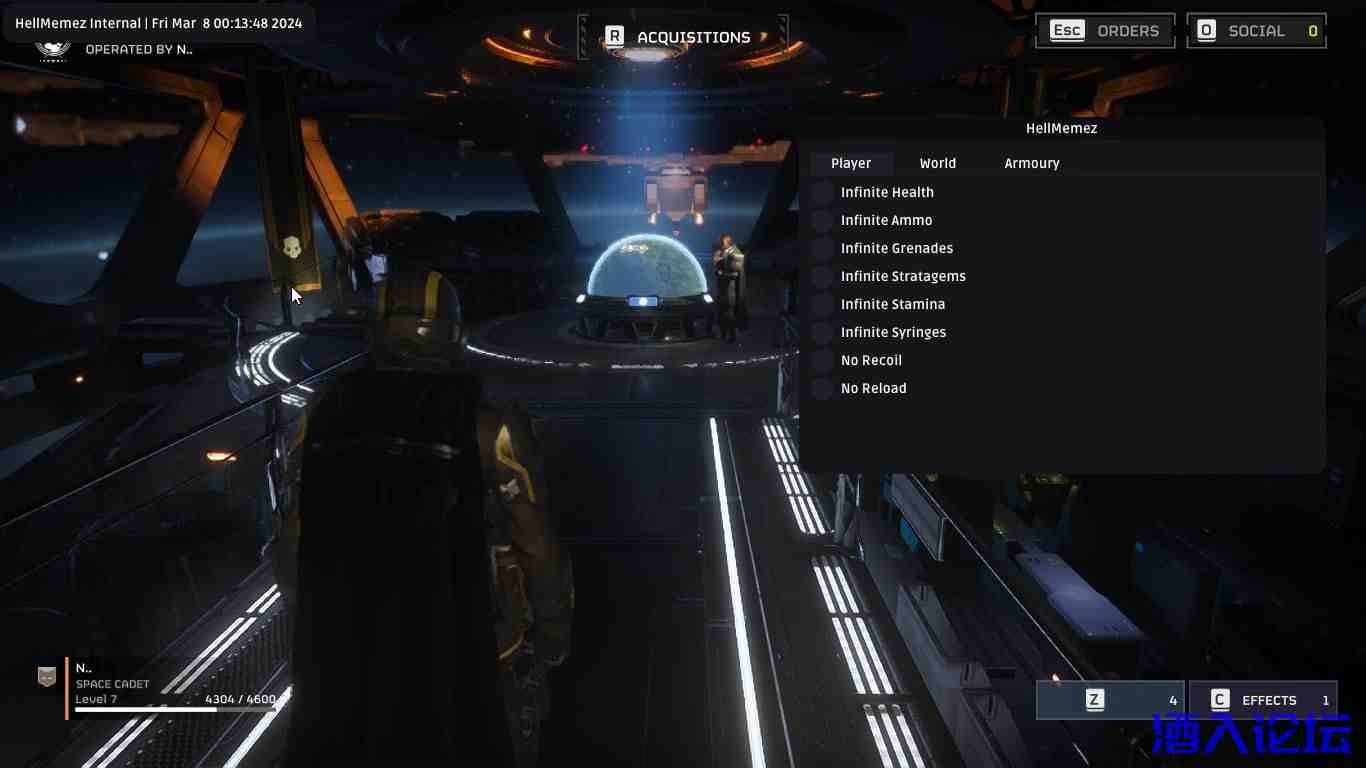Open the Armoury tab

pos(1031,163)
